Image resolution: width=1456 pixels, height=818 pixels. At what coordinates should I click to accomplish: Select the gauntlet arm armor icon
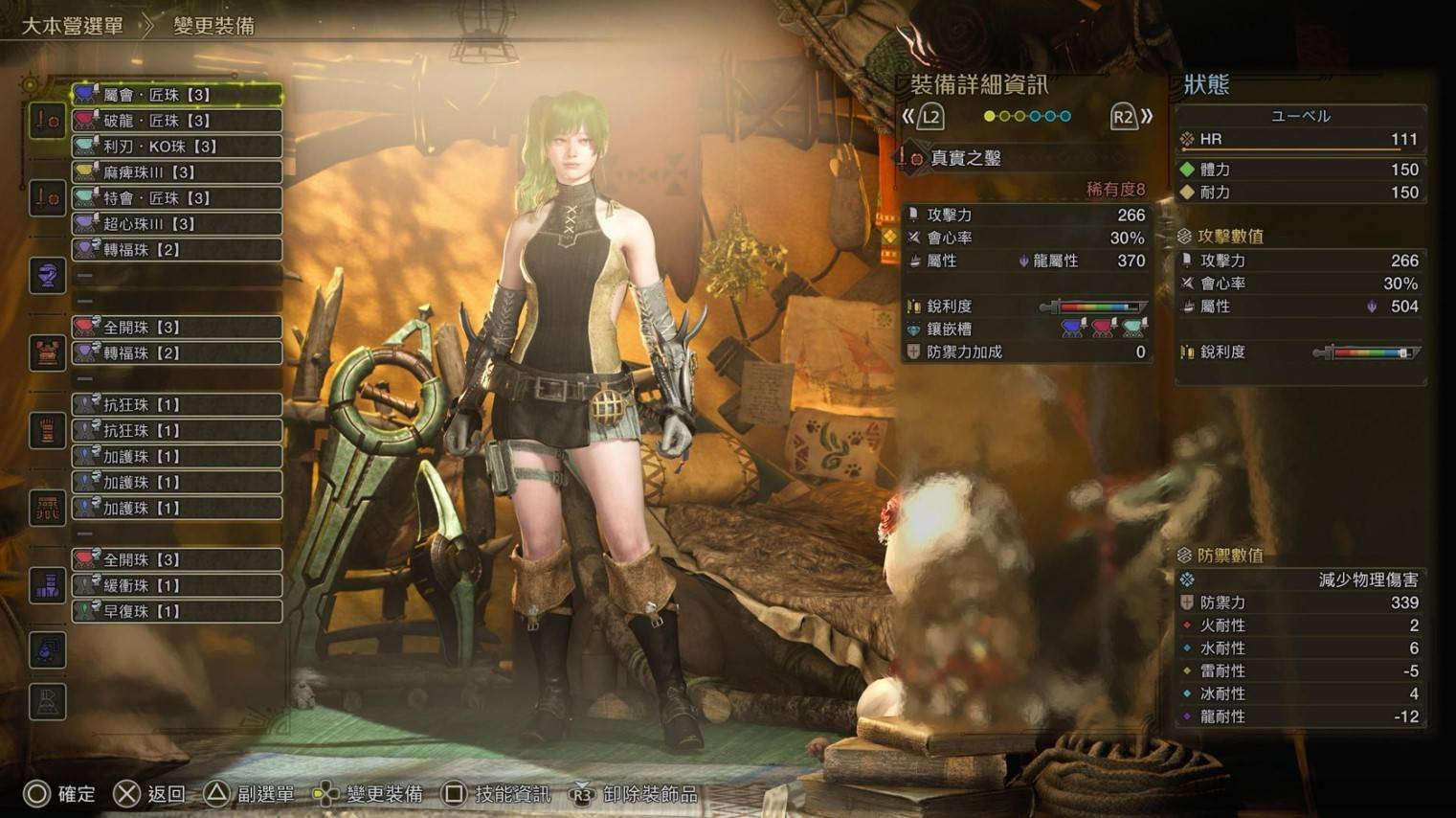tap(47, 431)
